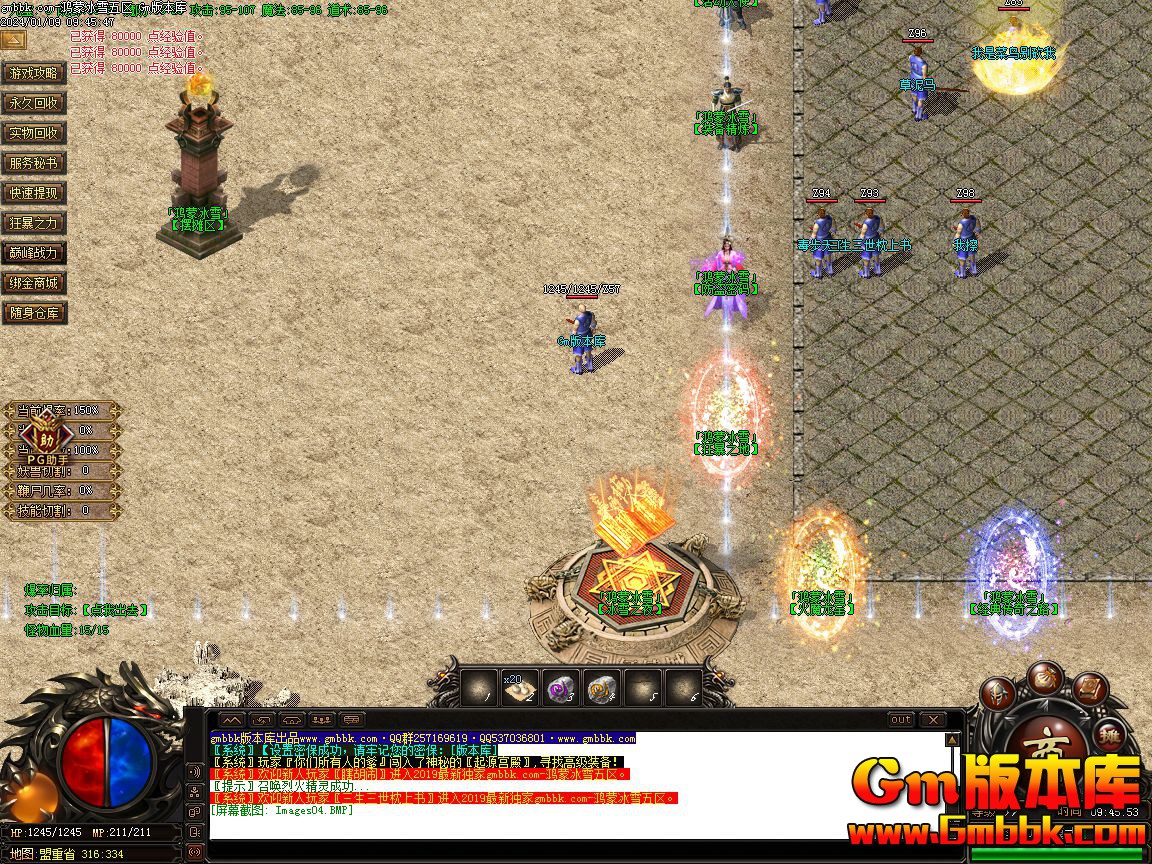Use the purple swirl stone in slot 3
Viewport: 1152px width, 864px height.
tap(558, 689)
